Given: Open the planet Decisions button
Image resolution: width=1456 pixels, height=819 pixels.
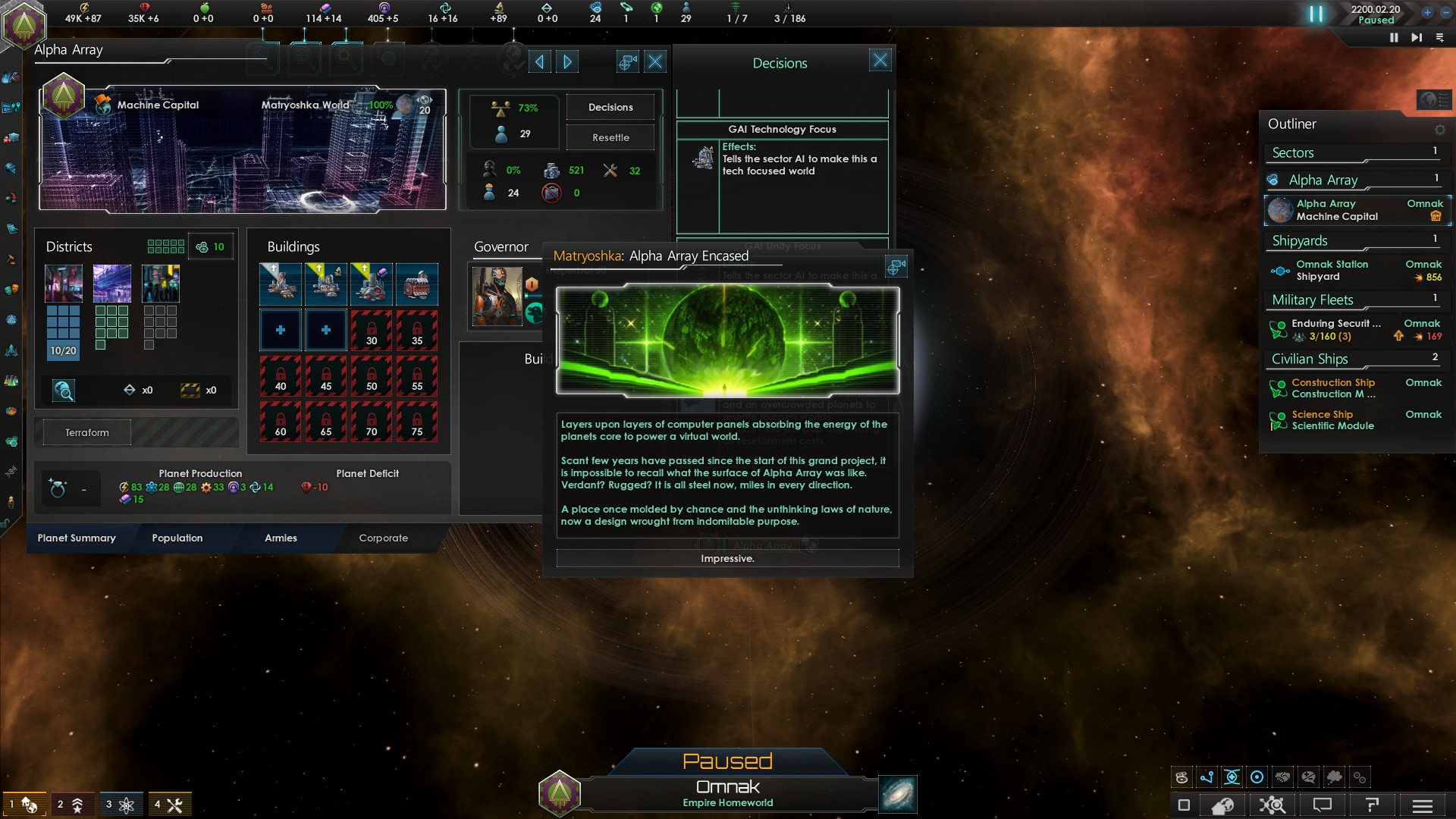Looking at the screenshot, I should pos(610,107).
